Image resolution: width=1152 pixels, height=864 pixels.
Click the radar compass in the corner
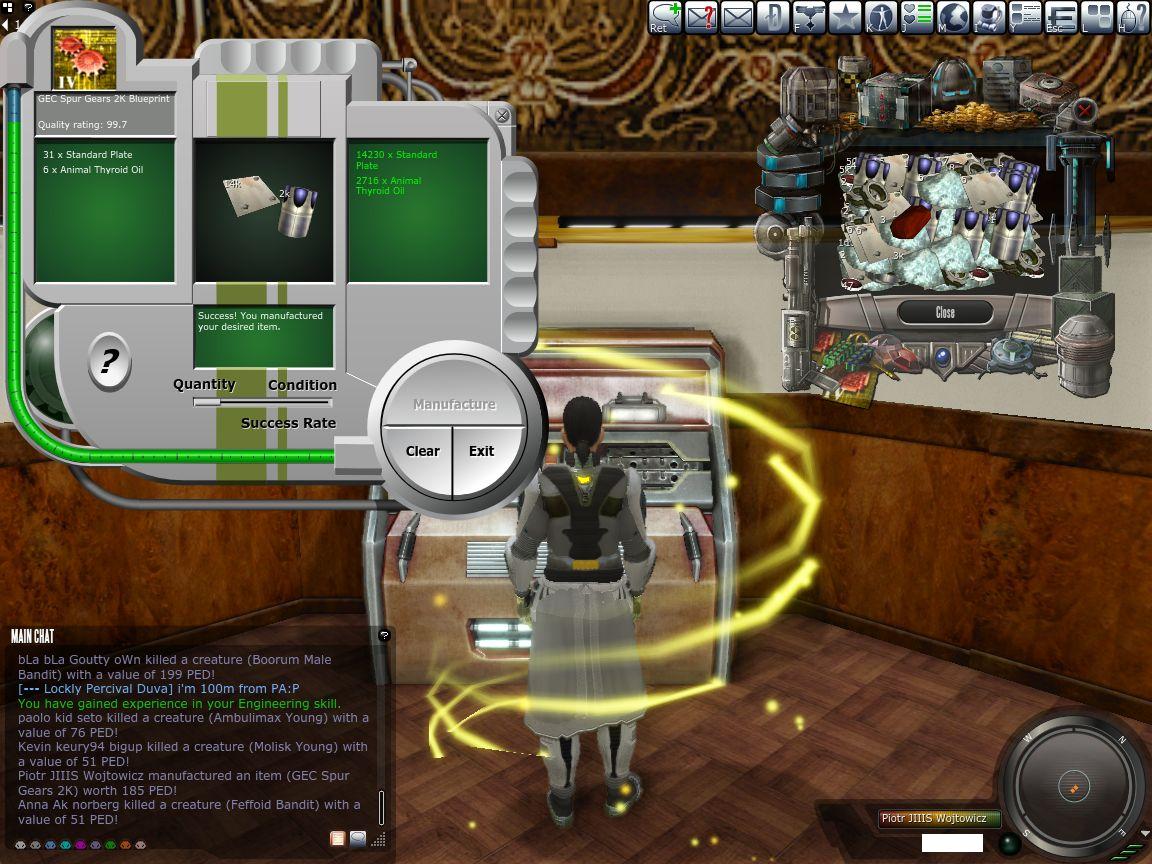(1072, 786)
